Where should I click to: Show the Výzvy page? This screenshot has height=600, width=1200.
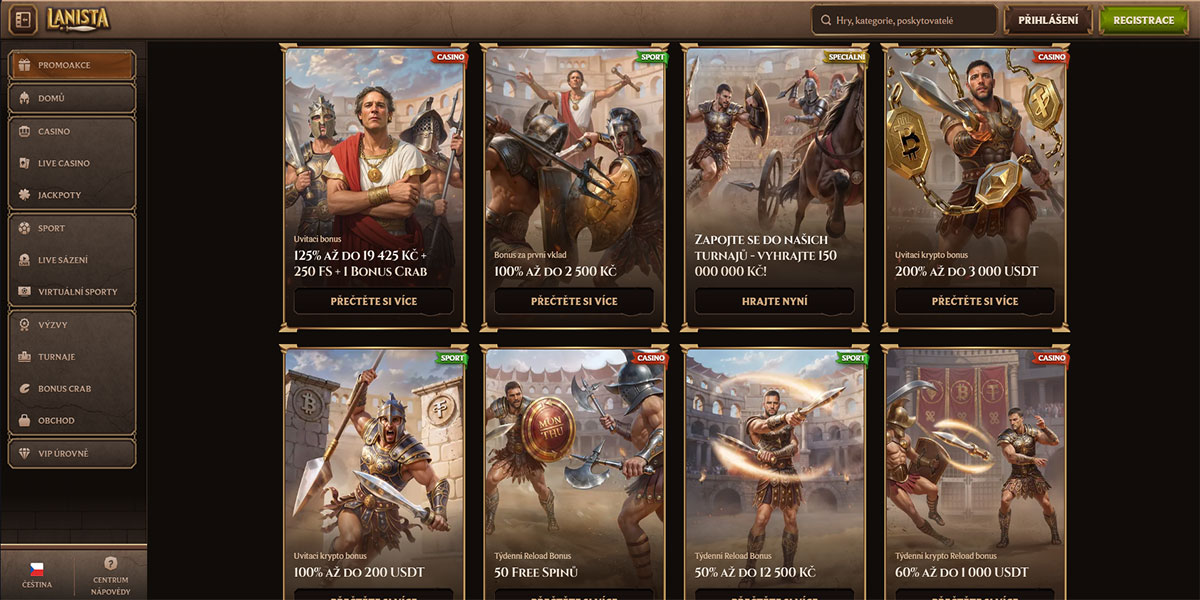[72, 325]
